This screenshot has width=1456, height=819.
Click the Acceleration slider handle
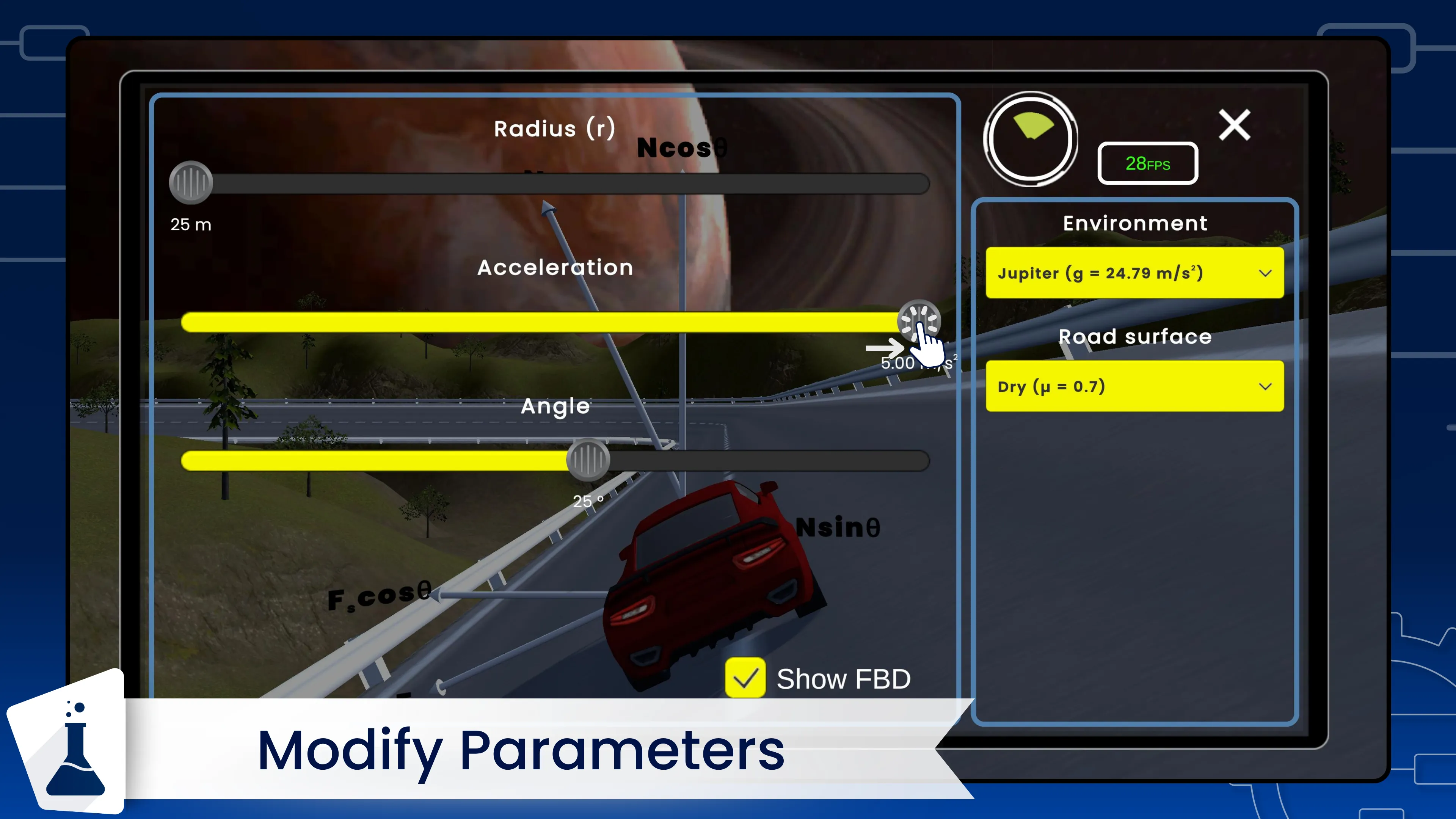(918, 320)
